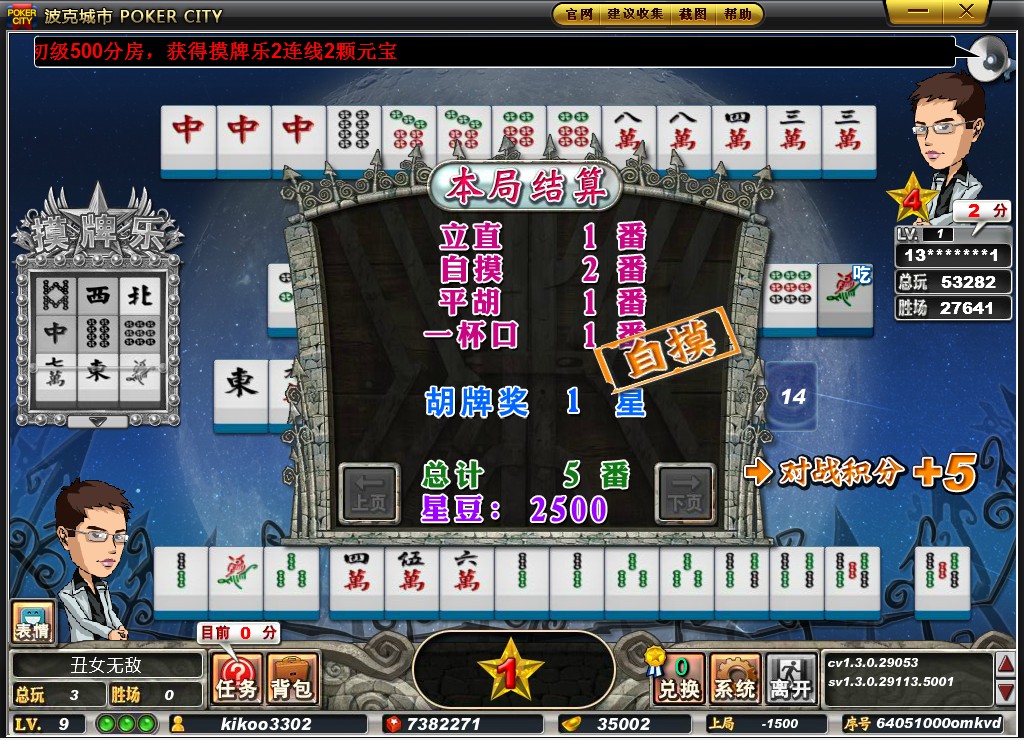Select the flower tile in hand
This screenshot has height=740, width=1024.
tap(236, 578)
